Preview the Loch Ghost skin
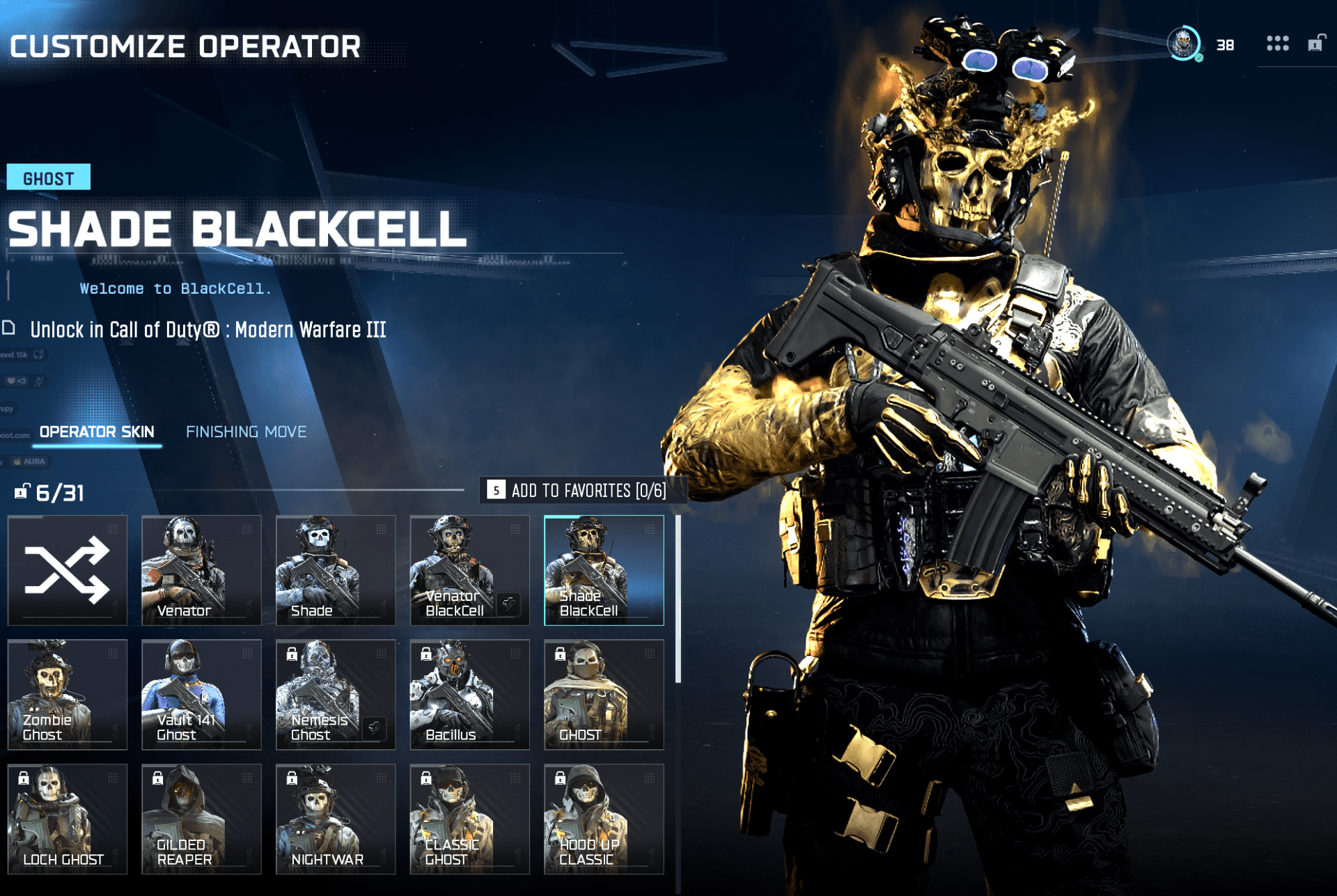Viewport: 1337px width, 896px height. point(68,819)
